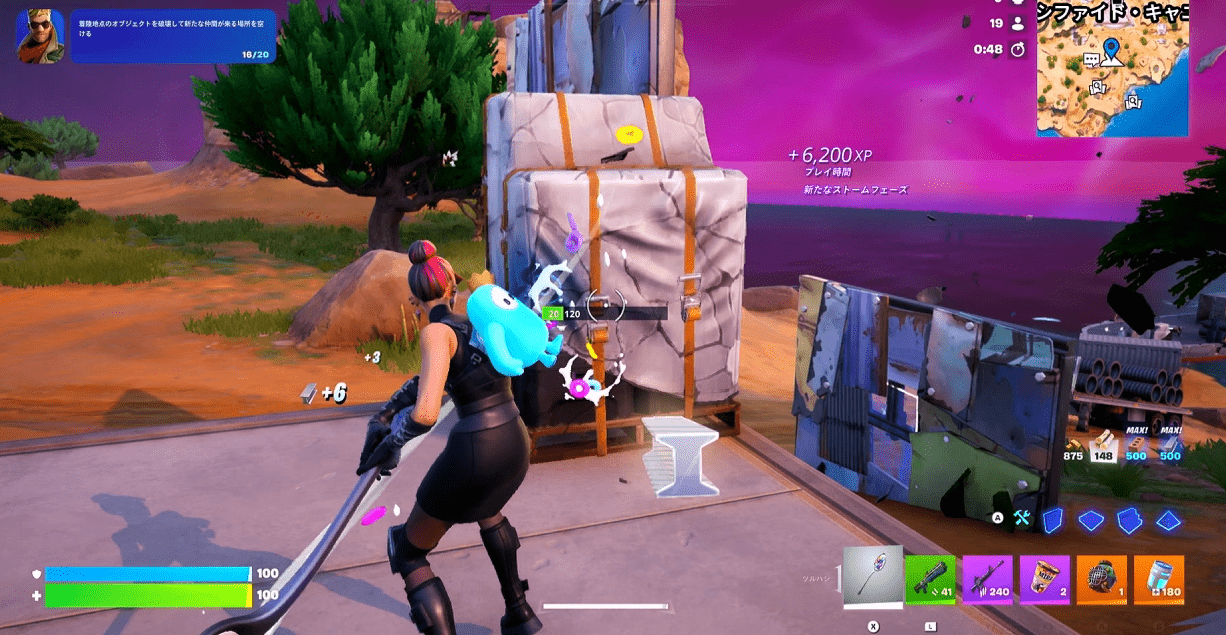Pick the blue canister healing item slot
The height and width of the screenshot is (635, 1226).
coord(1159,580)
